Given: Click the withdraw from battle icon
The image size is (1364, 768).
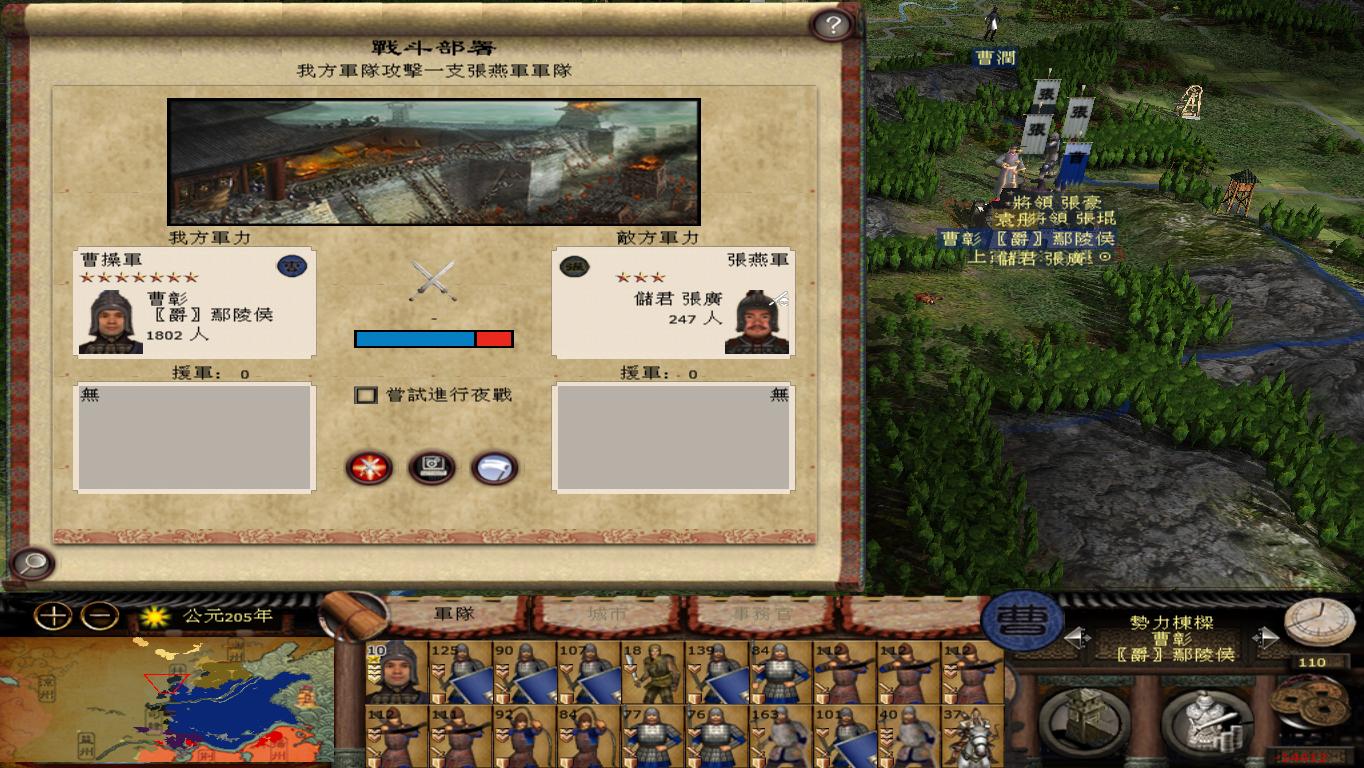Looking at the screenshot, I should [491, 468].
